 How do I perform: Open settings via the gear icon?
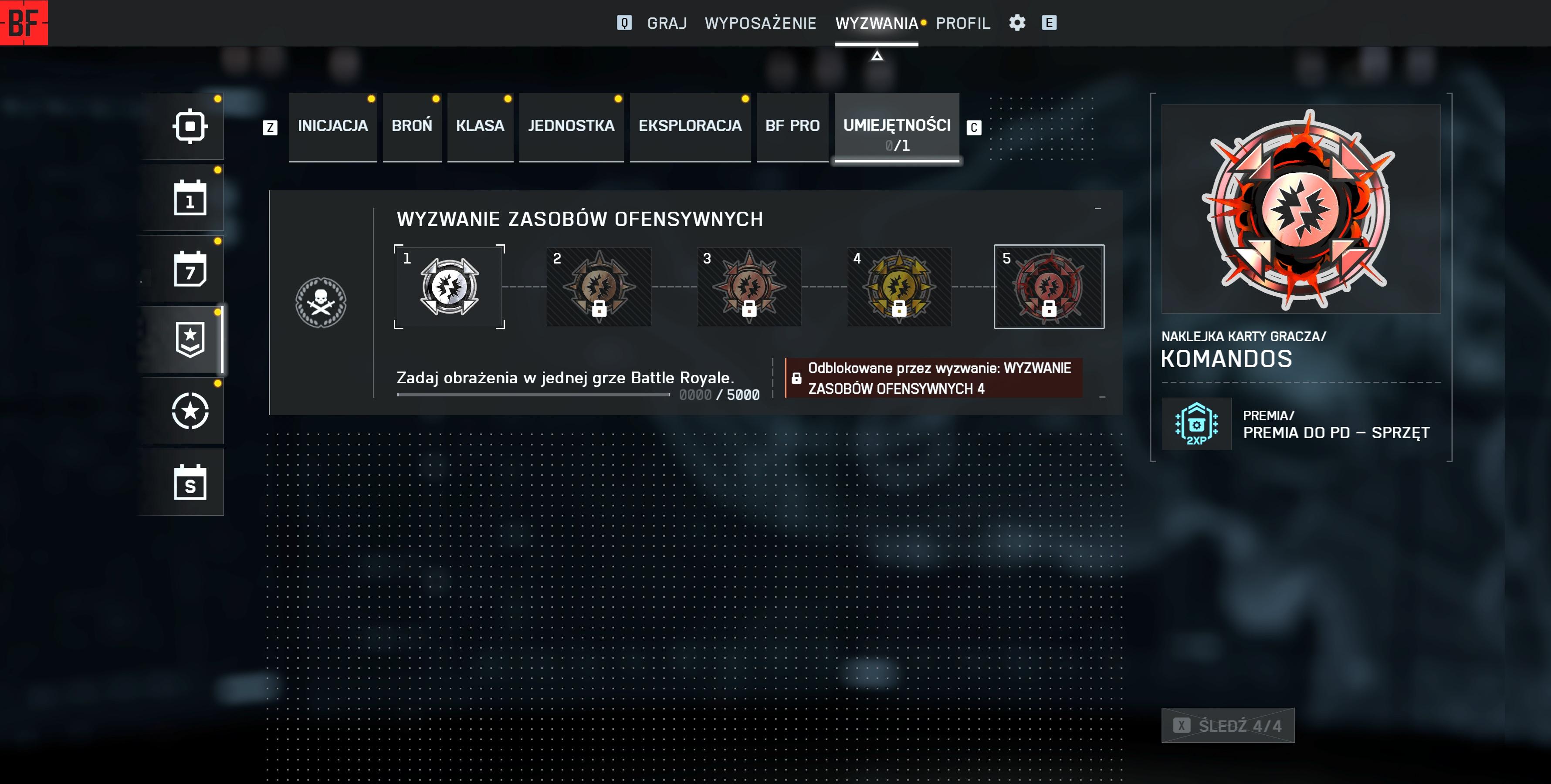[1017, 23]
